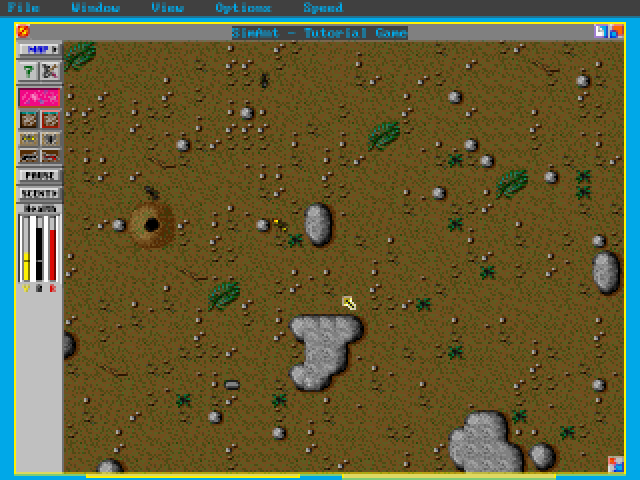Select the green question mark help tool
Image resolution: width=640 pixels, height=480 pixels.
[29, 71]
